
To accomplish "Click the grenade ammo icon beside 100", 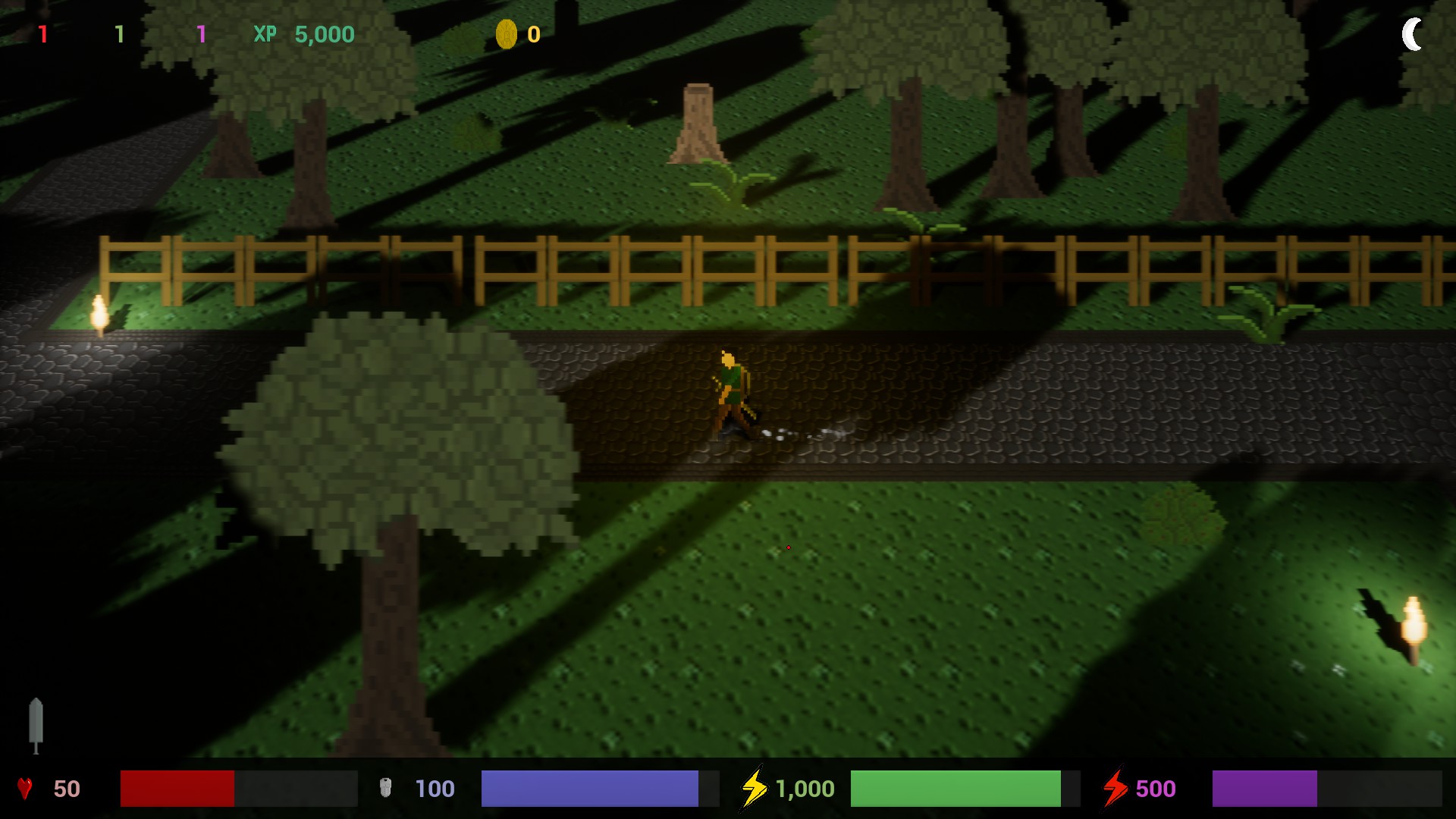I will pyautogui.click(x=387, y=789).
